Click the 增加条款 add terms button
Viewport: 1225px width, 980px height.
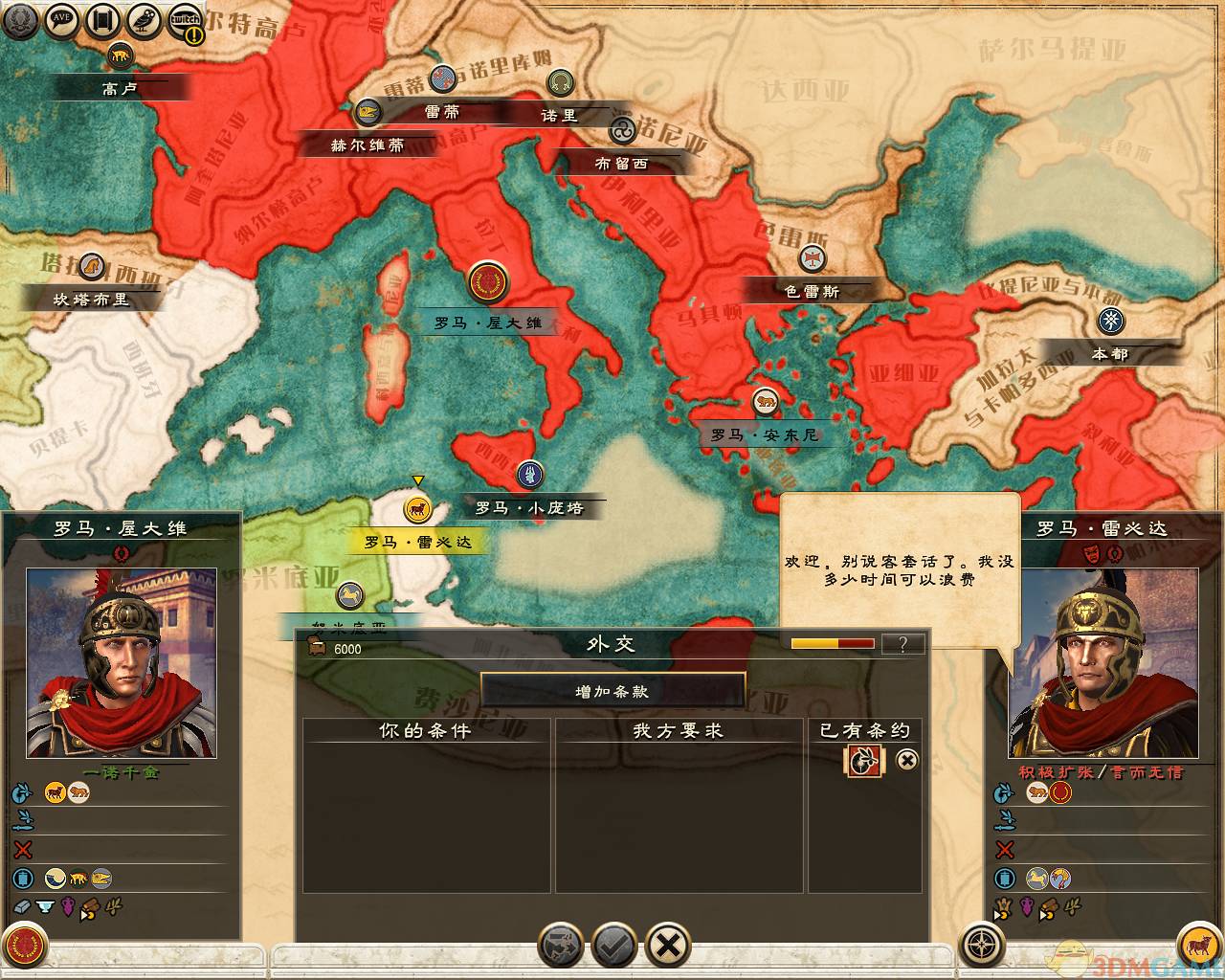(x=612, y=691)
